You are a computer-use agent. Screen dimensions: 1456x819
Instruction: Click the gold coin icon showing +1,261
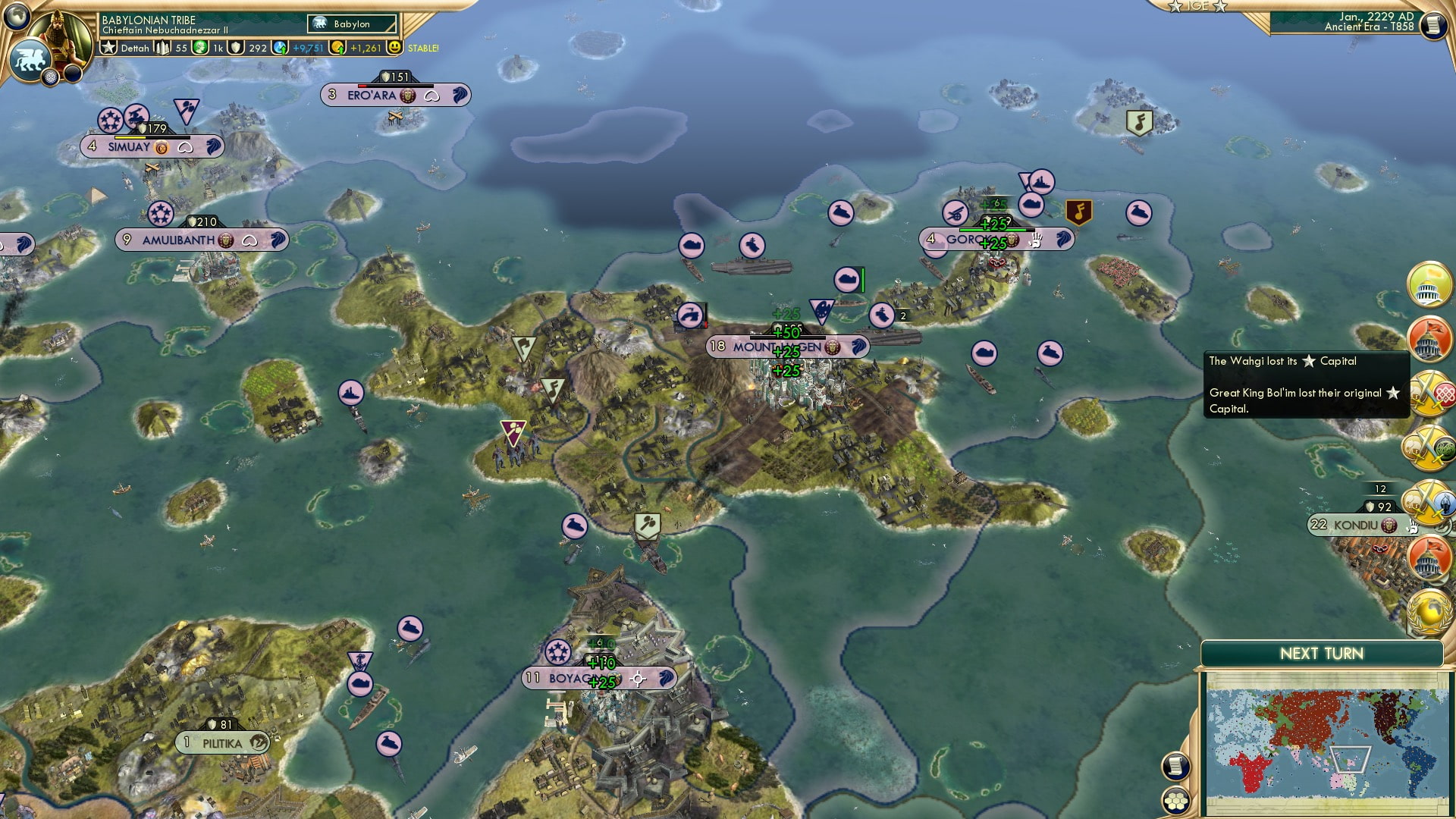[x=339, y=48]
